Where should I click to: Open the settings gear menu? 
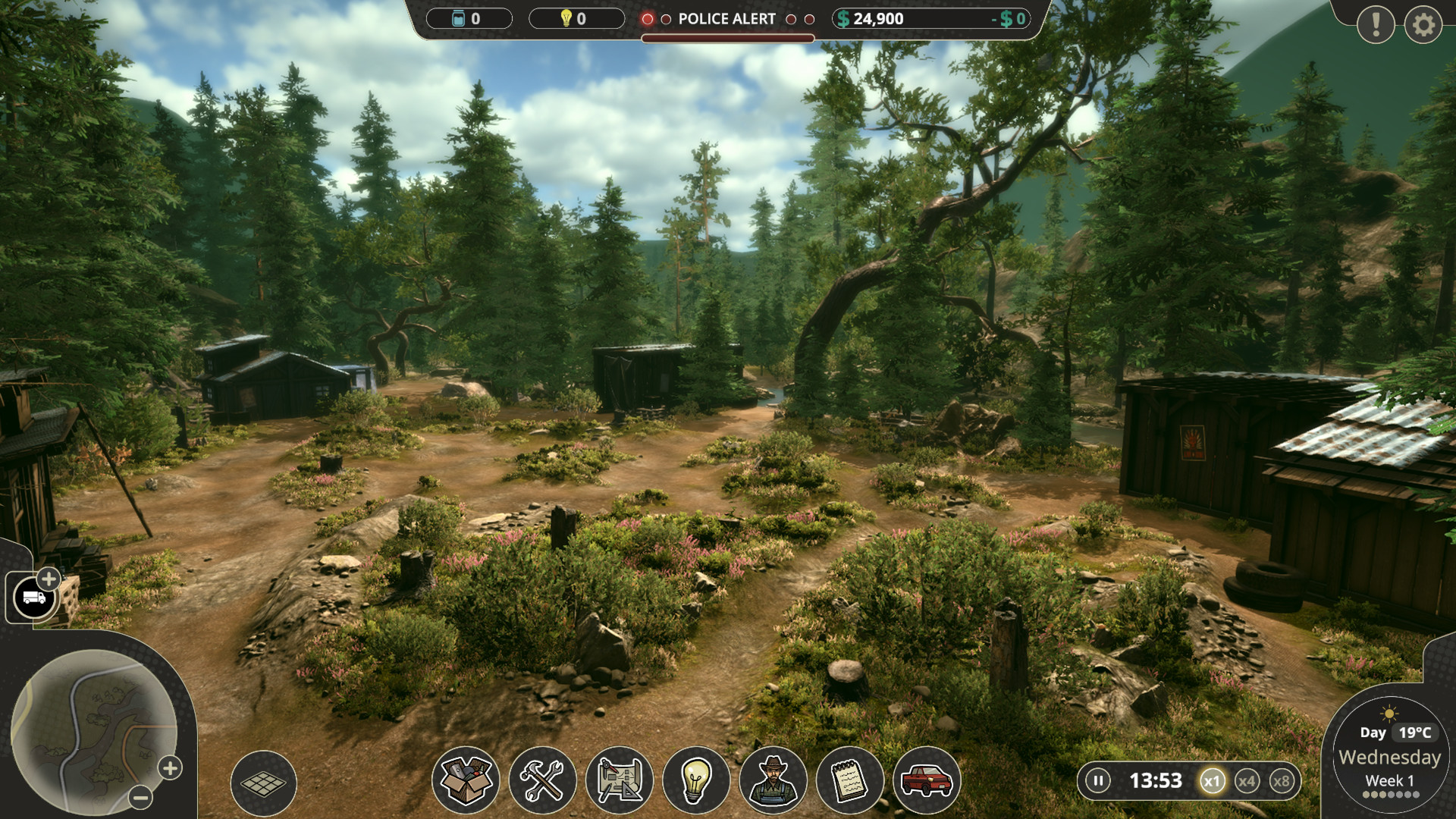[x=1423, y=25]
